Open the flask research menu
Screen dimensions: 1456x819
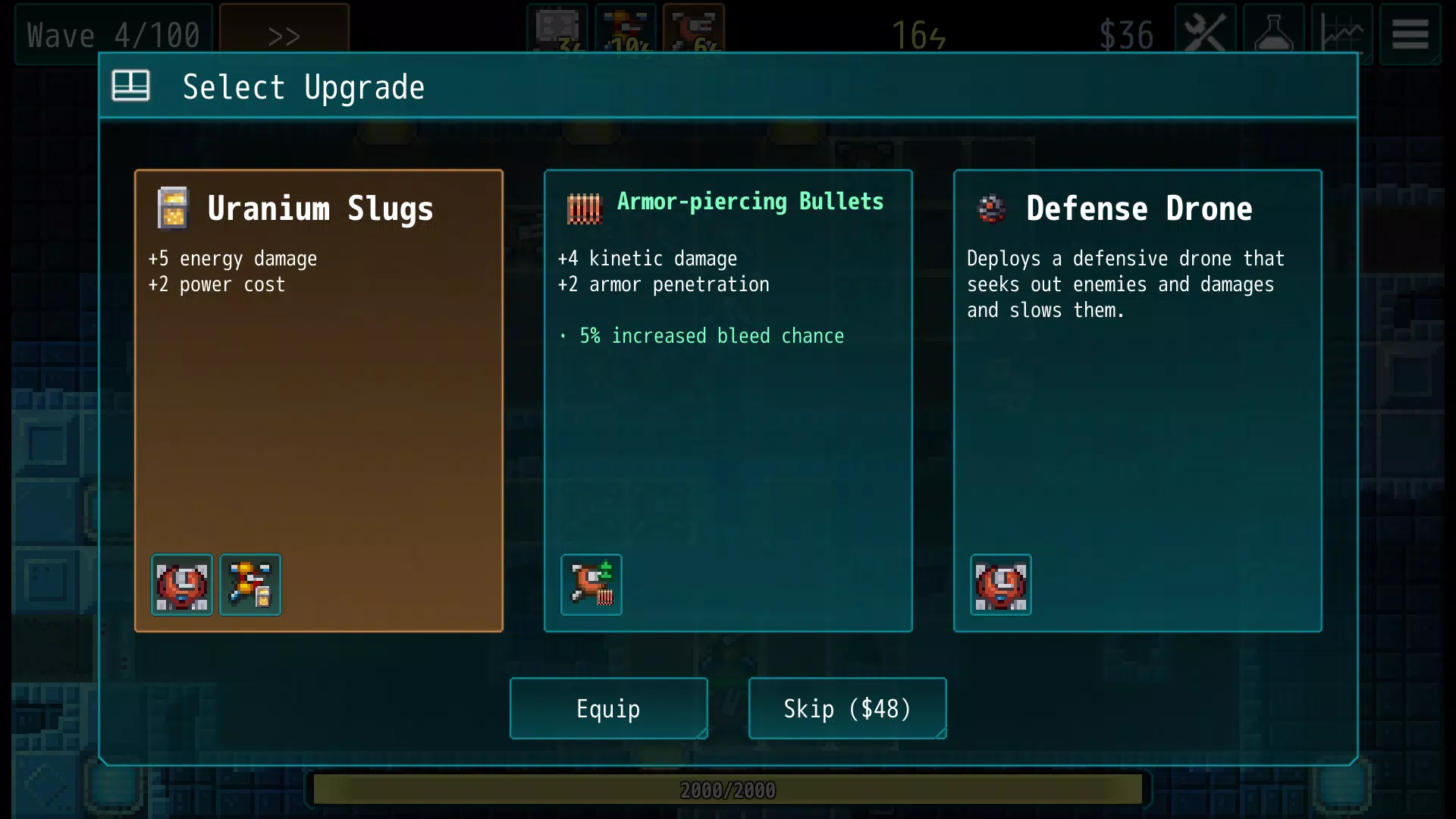click(x=1273, y=34)
